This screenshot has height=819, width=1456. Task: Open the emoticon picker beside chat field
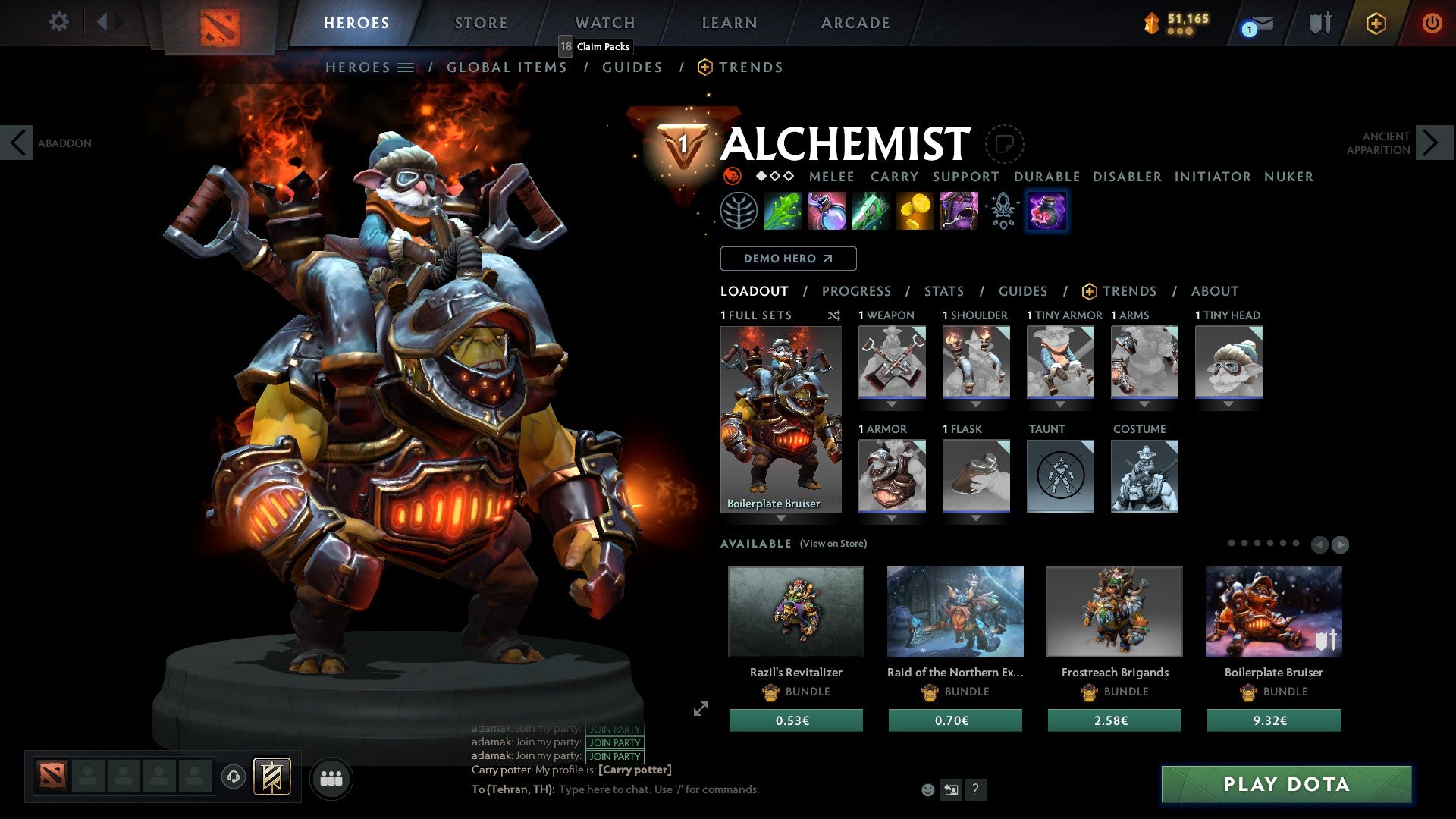[x=927, y=789]
